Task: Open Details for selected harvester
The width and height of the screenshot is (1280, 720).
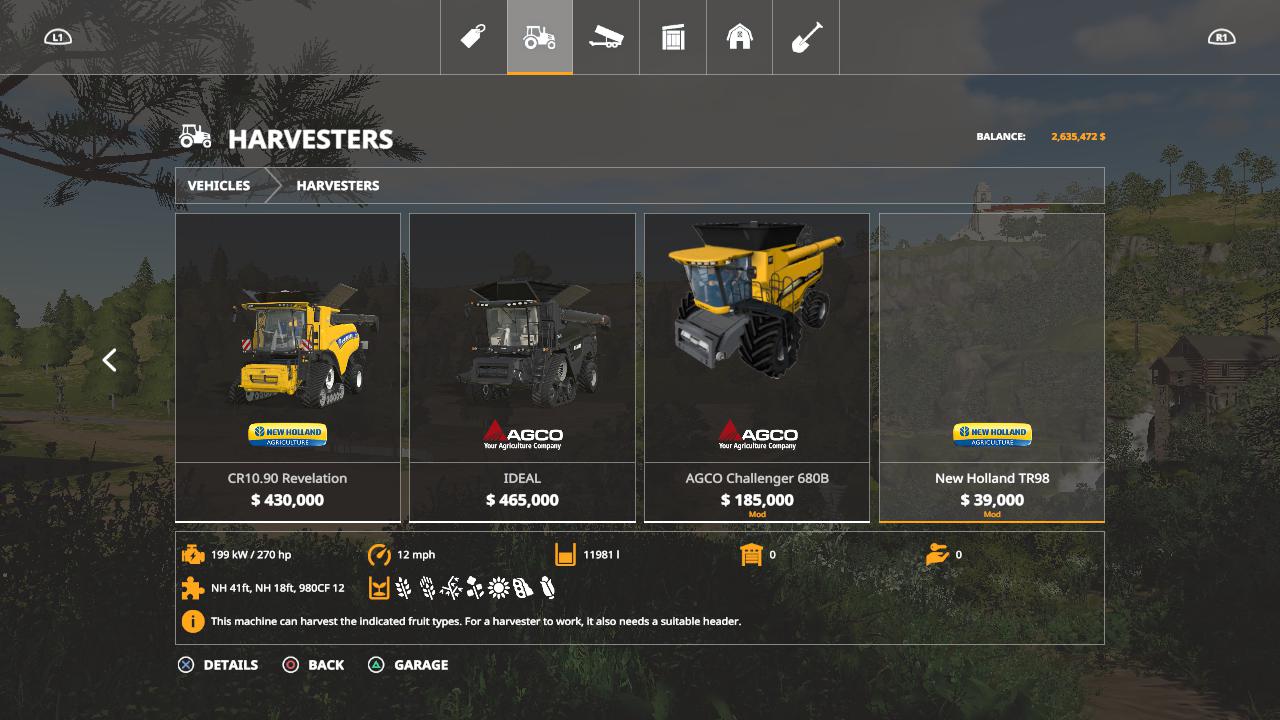Action: pyautogui.click(x=218, y=665)
